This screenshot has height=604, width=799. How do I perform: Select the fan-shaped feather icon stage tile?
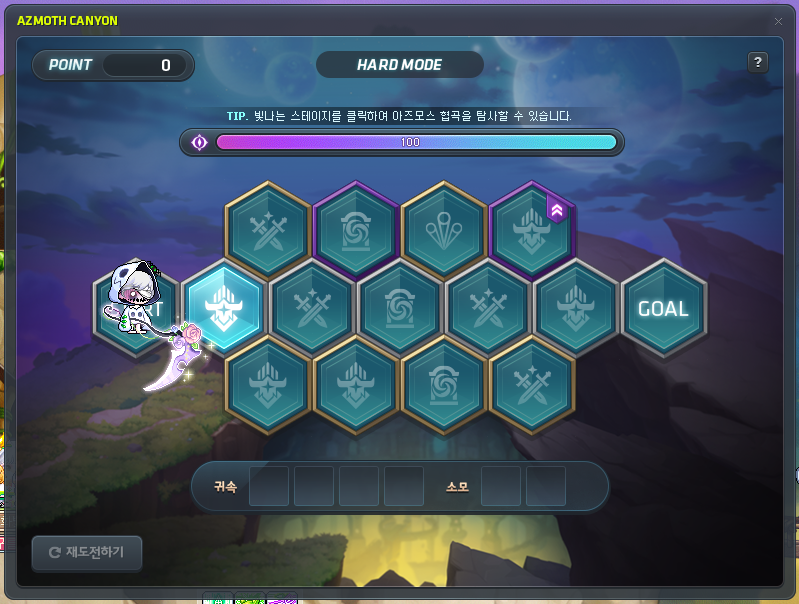[x=444, y=230]
